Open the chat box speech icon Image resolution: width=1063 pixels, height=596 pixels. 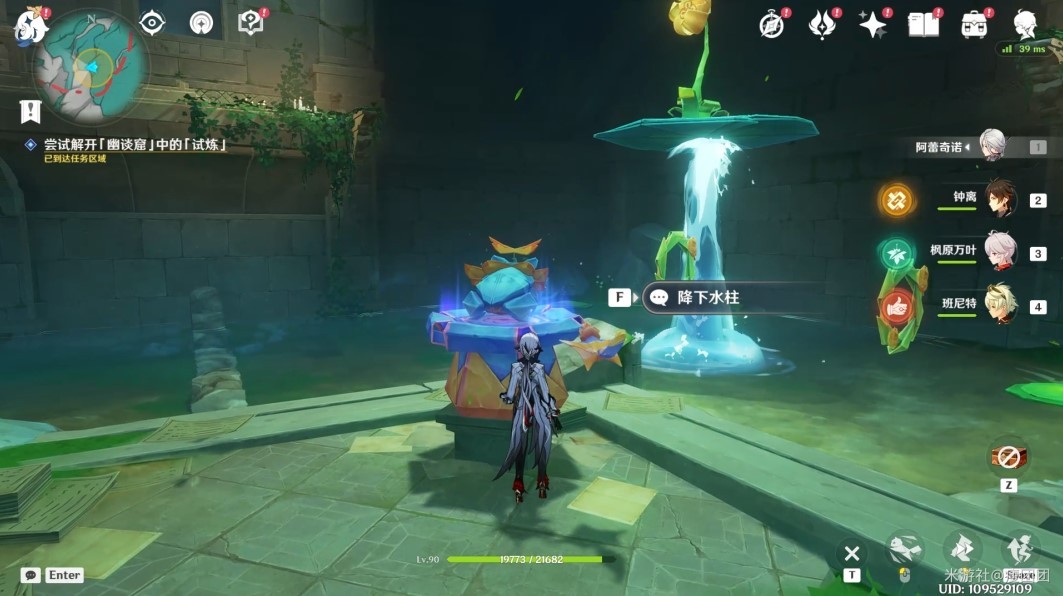click(30, 575)
